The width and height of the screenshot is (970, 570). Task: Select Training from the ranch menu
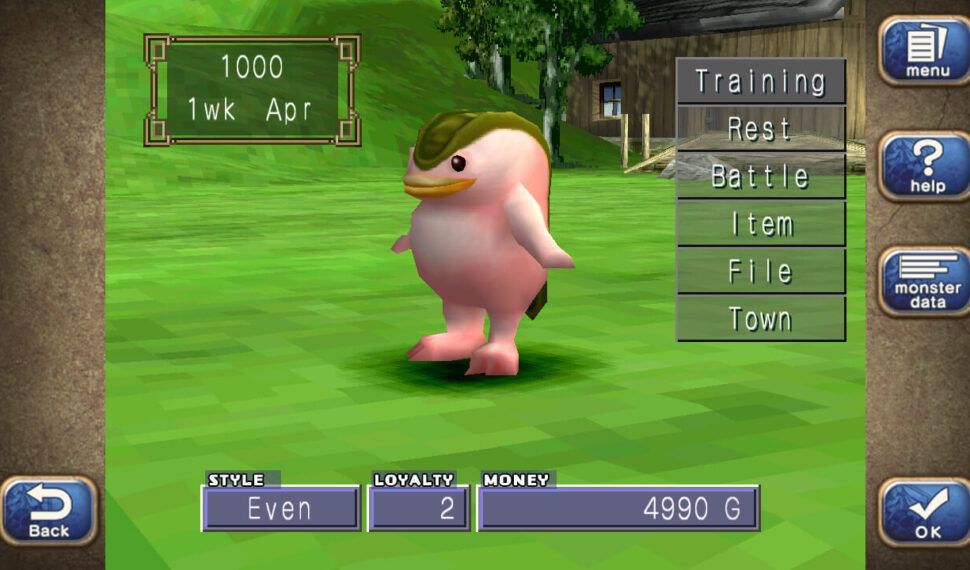pos(760,81)
